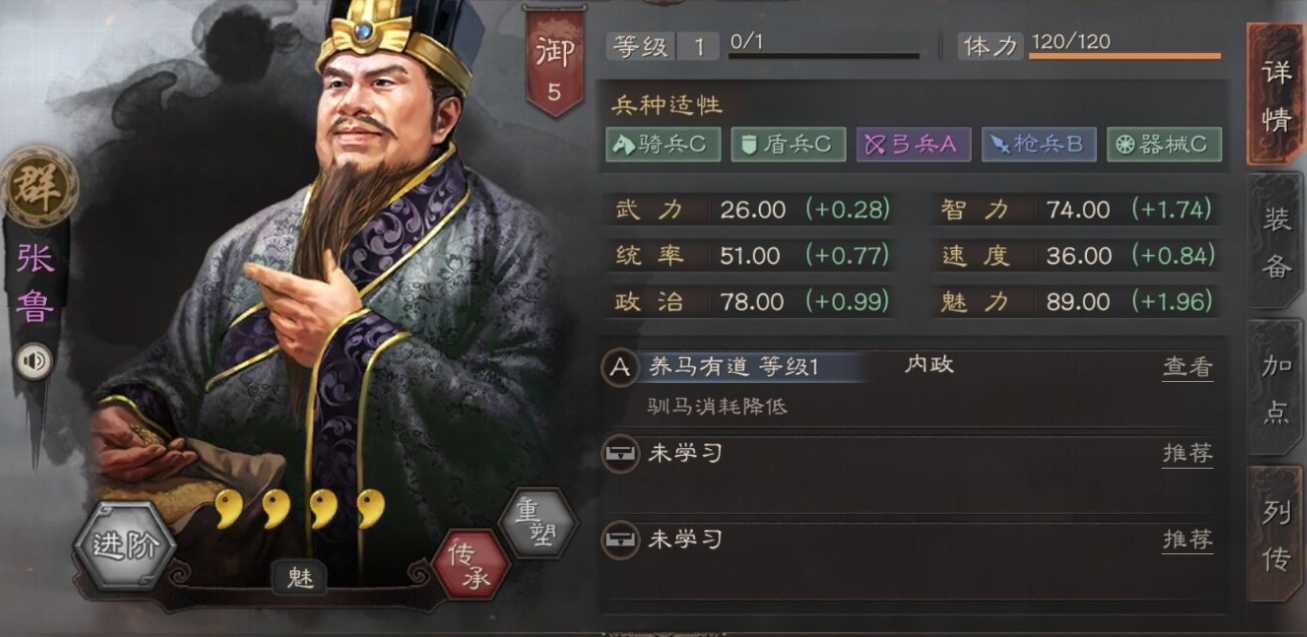Viewport: 1307px width, 637px height.
Task: Click the 进阶 advance button
Action: click(126, 545)
